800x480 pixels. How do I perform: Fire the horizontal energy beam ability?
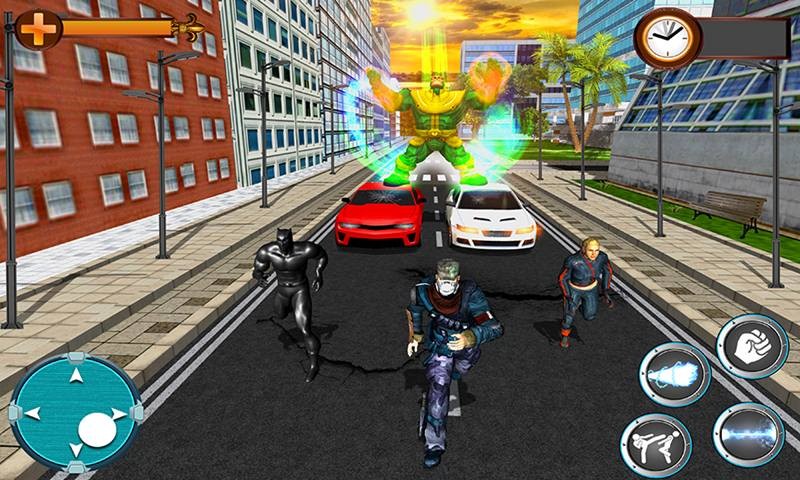748,434
